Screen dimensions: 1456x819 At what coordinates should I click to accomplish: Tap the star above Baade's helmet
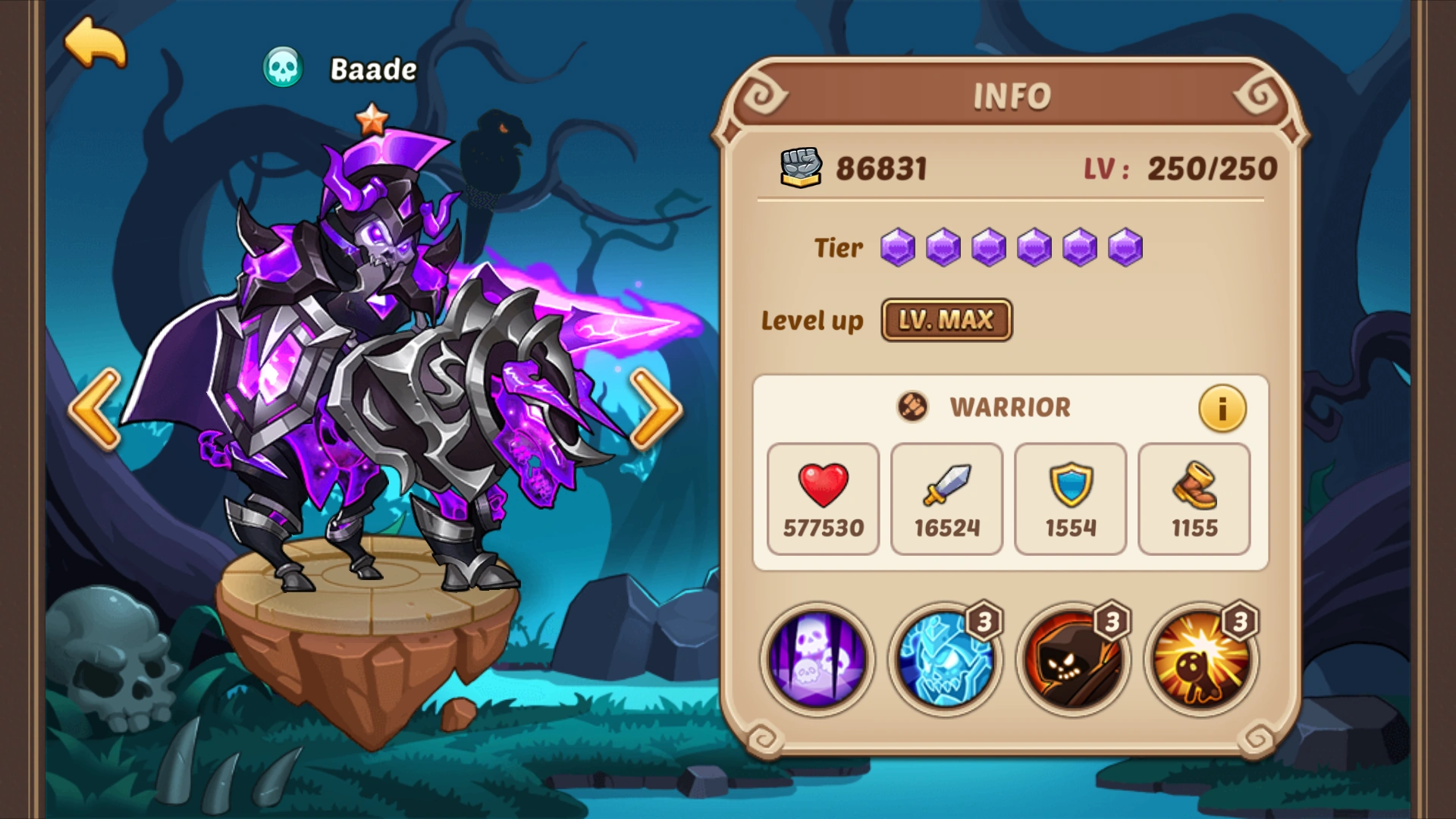(371, 119)
